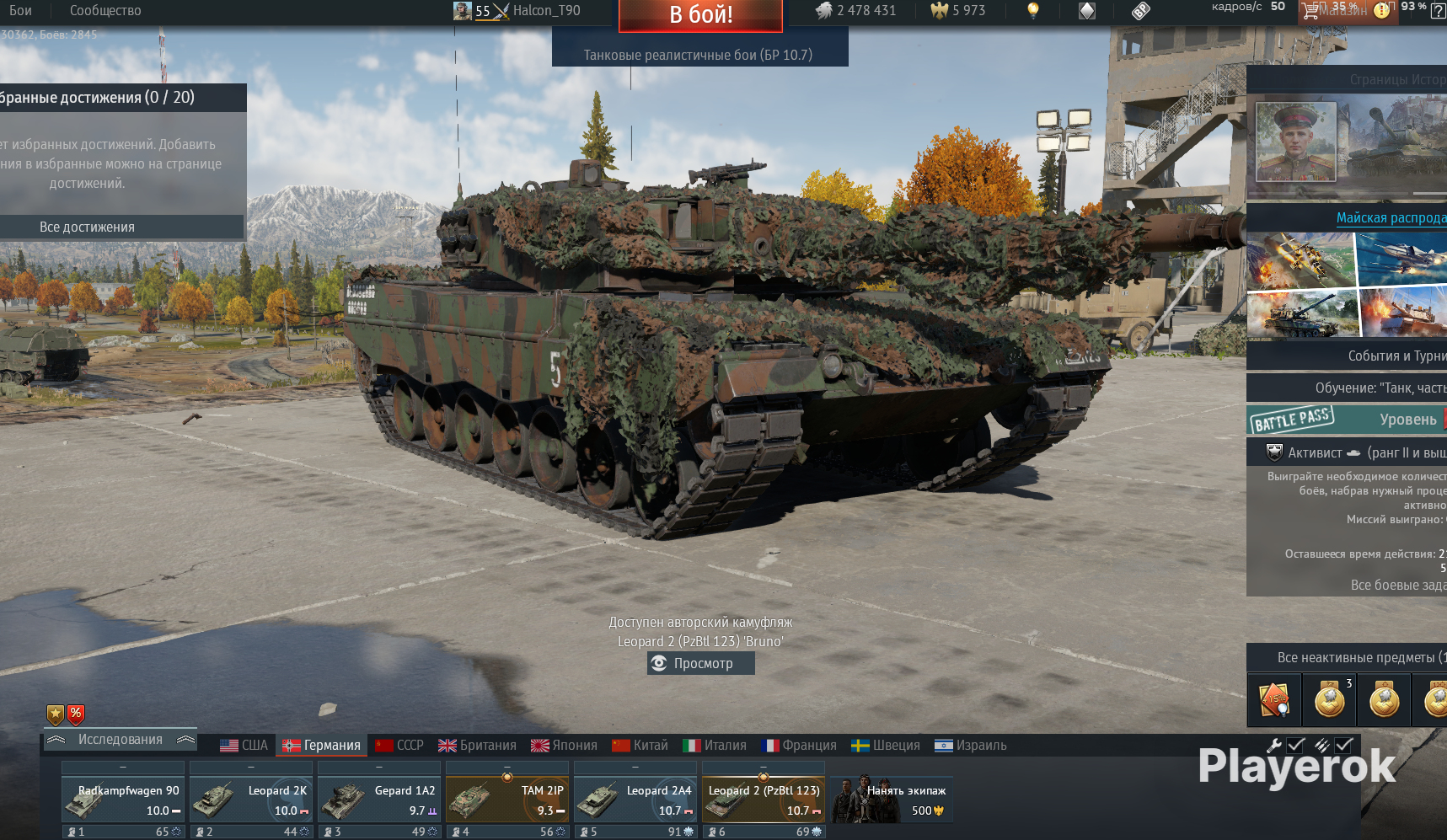This screenshot has width=1447, height=840.
Task: Open the Танковые реалистичные бои mode selector
Action: (x=700, y=52)
